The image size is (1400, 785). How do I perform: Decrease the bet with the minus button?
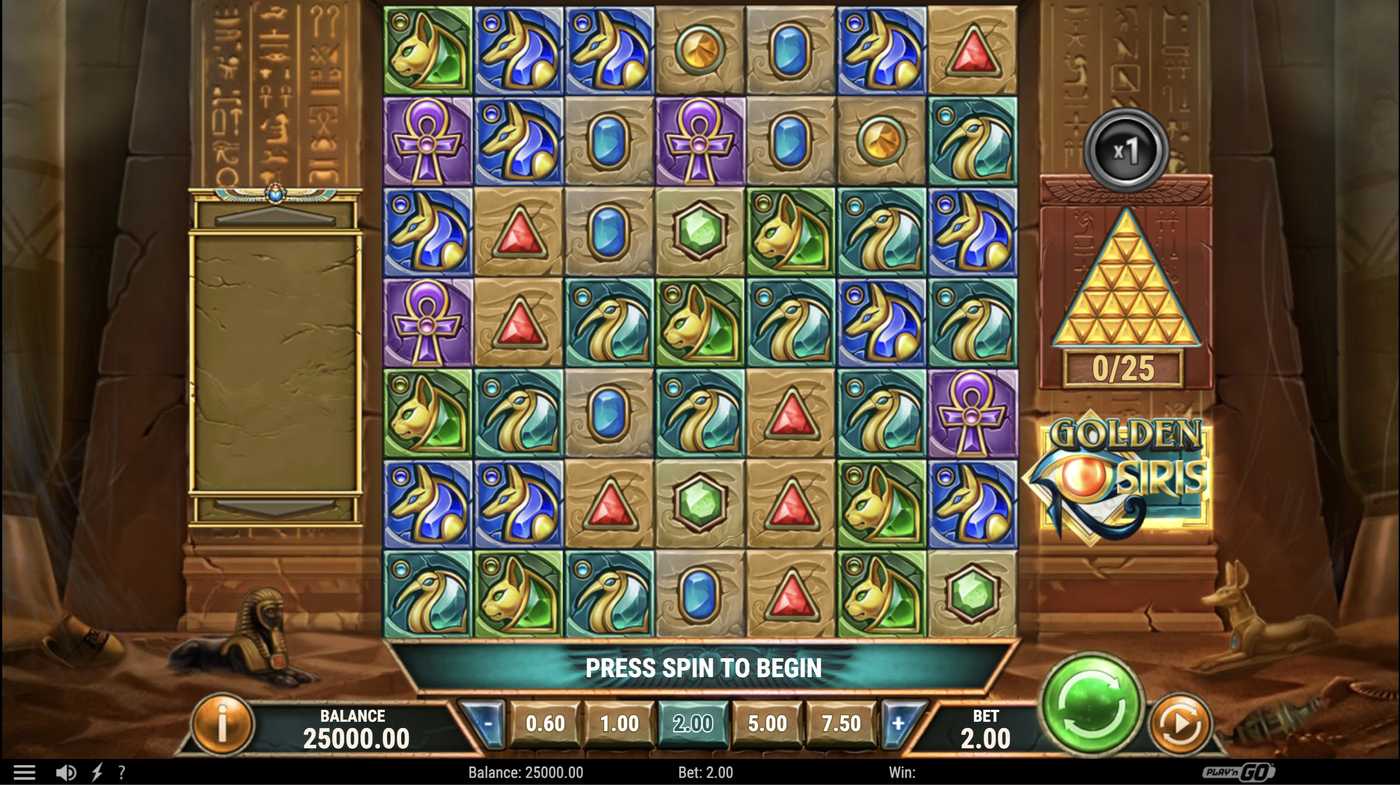(x=485, y=724)
